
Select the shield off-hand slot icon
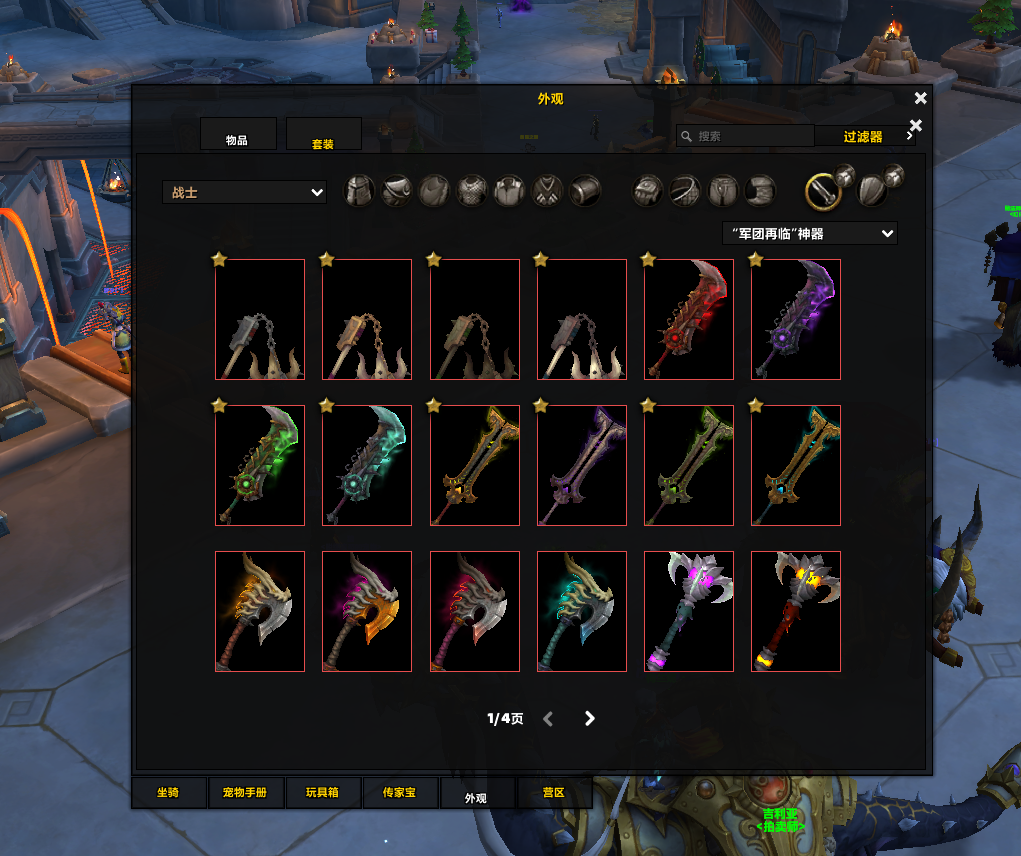point(872,190)
